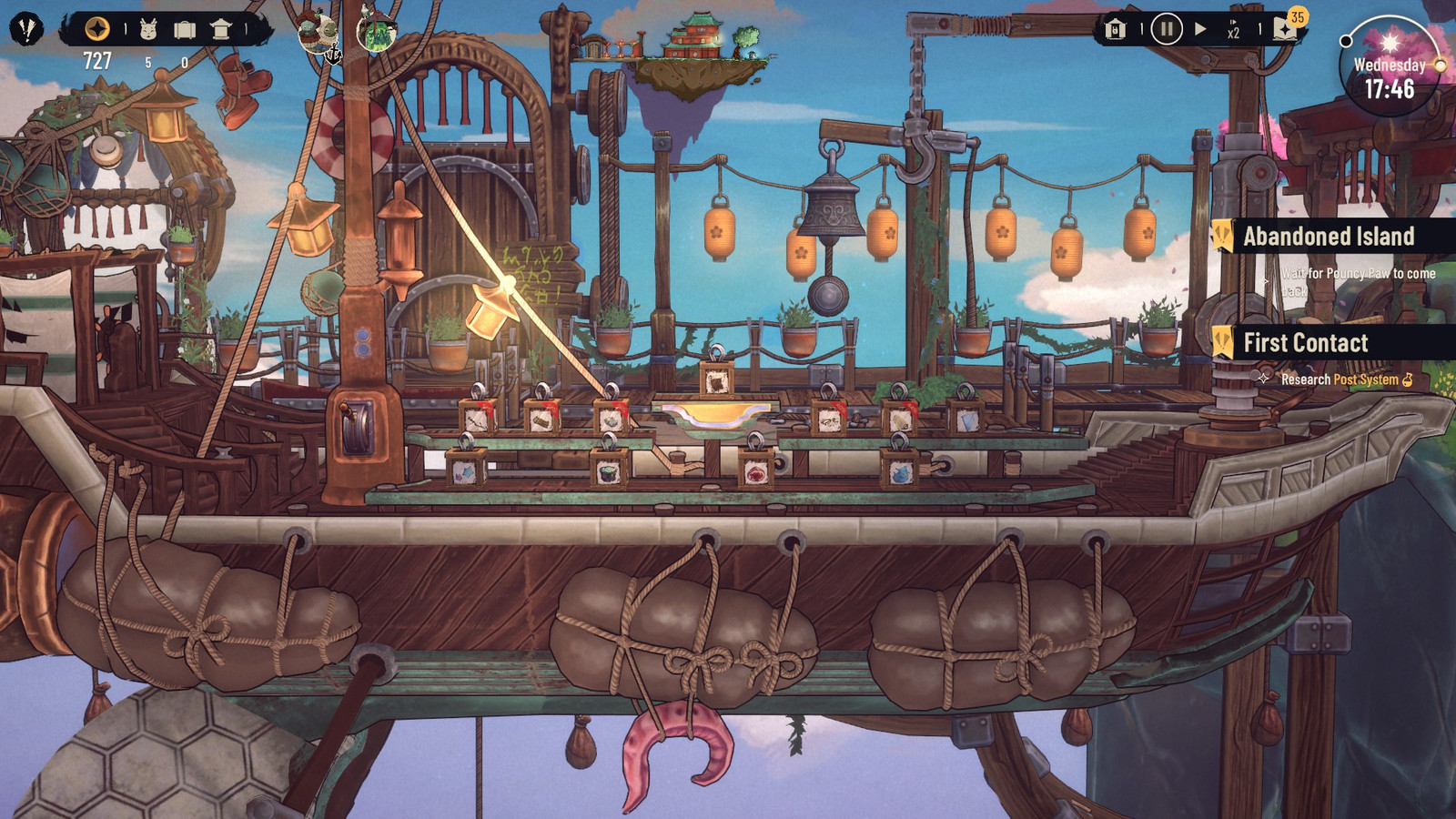Open the suitcase luggage icon
Image resolution: width=1456 pixels, height=819 pixels.
point(185,30)
